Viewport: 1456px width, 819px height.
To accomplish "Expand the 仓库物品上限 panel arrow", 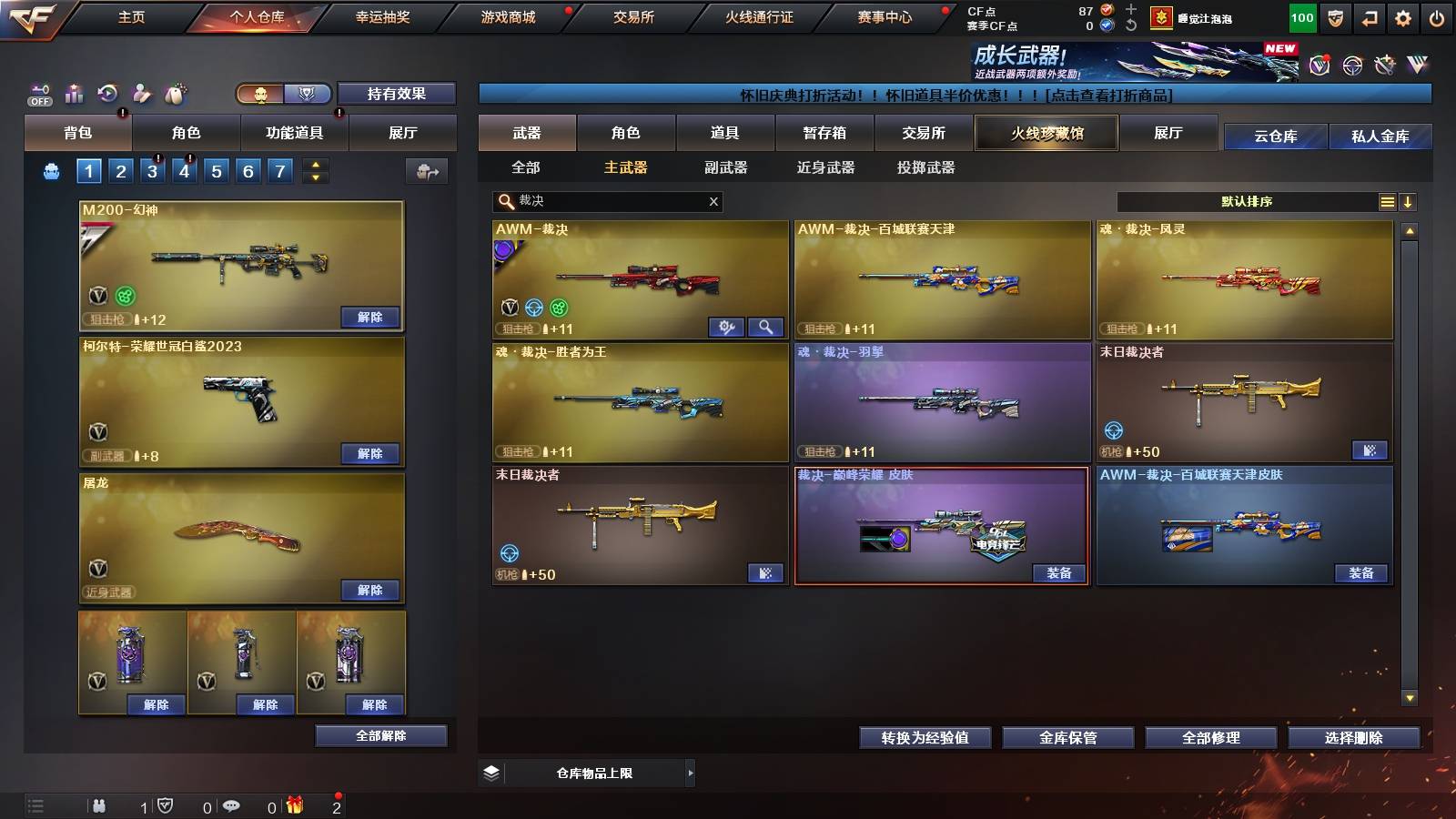I will (692, 772).
